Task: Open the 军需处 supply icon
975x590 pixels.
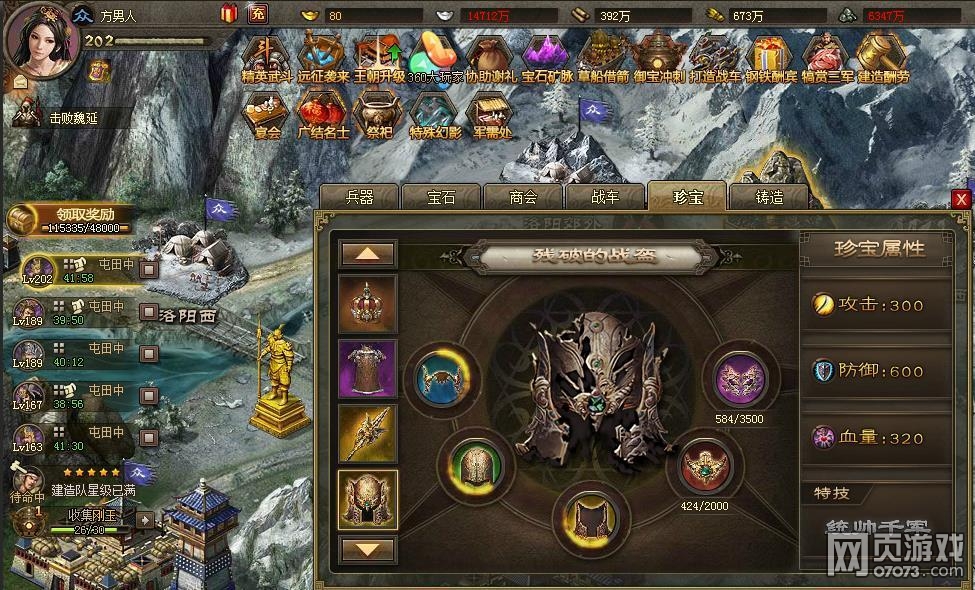Action: coord(490,115)
